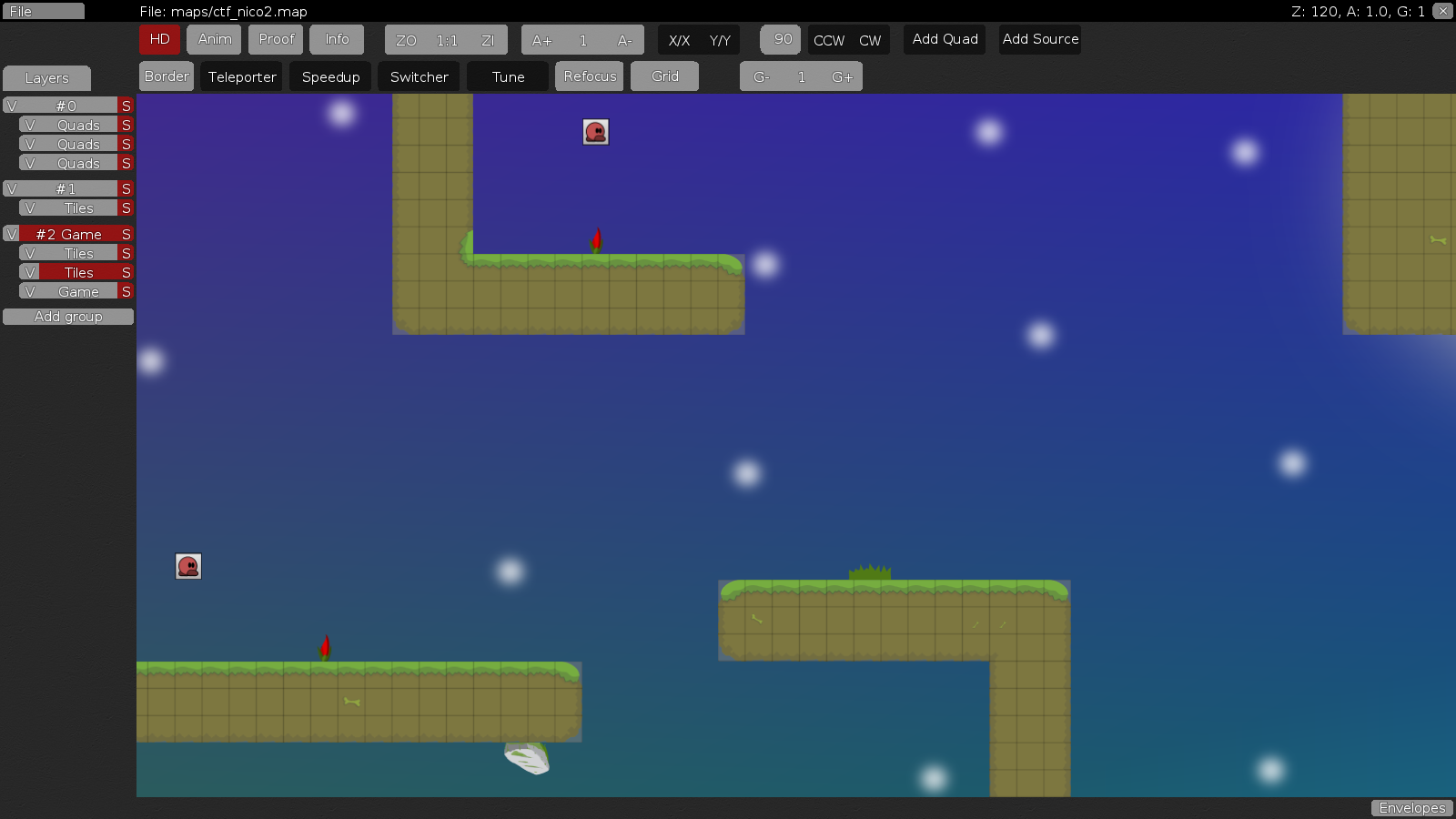The image size is (1456, 819).
Task: Create a new group with Add group
Action: tap(68, 316)
